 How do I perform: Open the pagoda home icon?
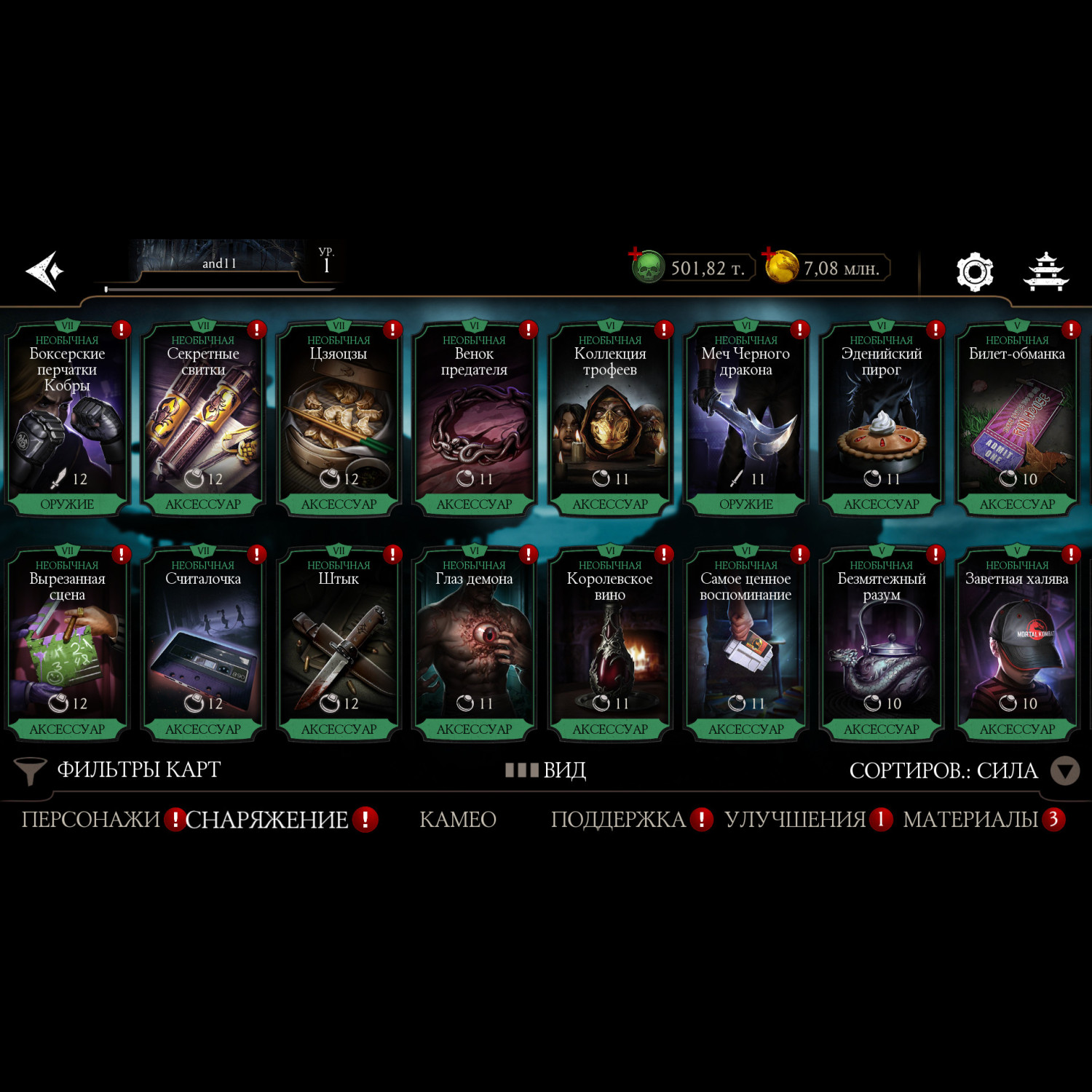[1045, 272]
